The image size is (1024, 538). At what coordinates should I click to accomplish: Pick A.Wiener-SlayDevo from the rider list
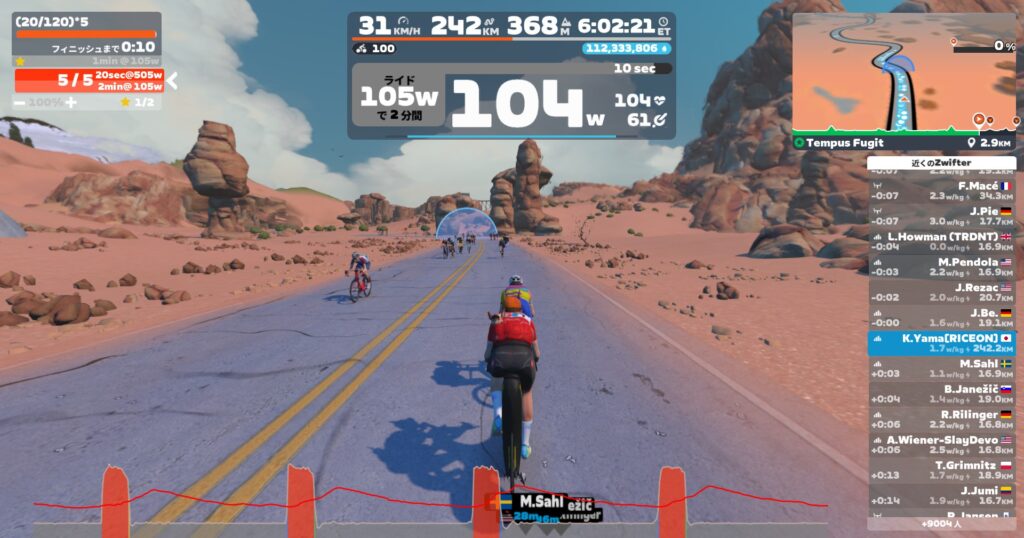(x=942, y=445)
